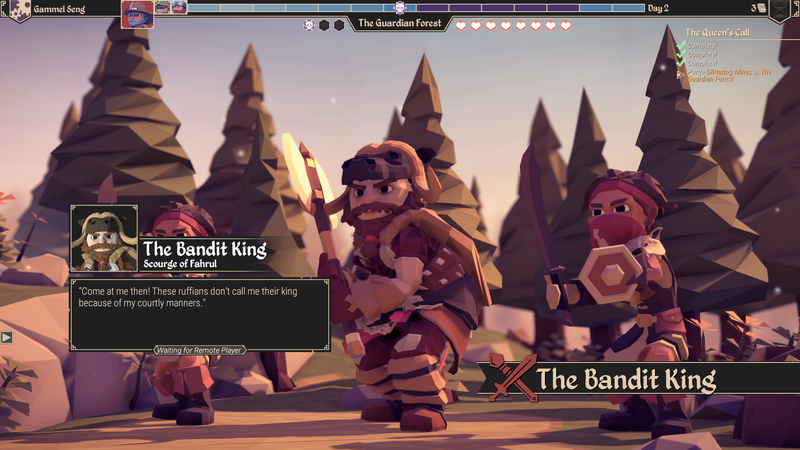Click the small arrow button beside the dialogue box
800x450 pixels.
coord(7,337)
